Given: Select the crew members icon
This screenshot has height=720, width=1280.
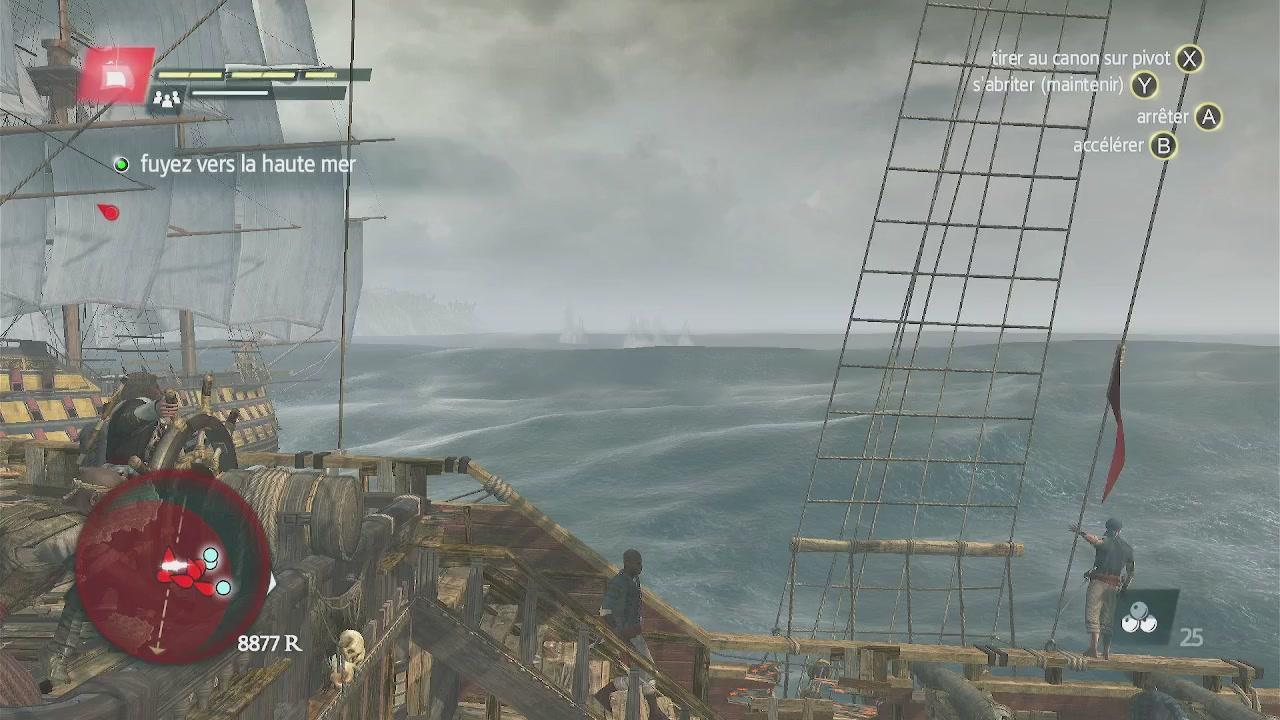Looking at the screenshot, I should point(165,98).
